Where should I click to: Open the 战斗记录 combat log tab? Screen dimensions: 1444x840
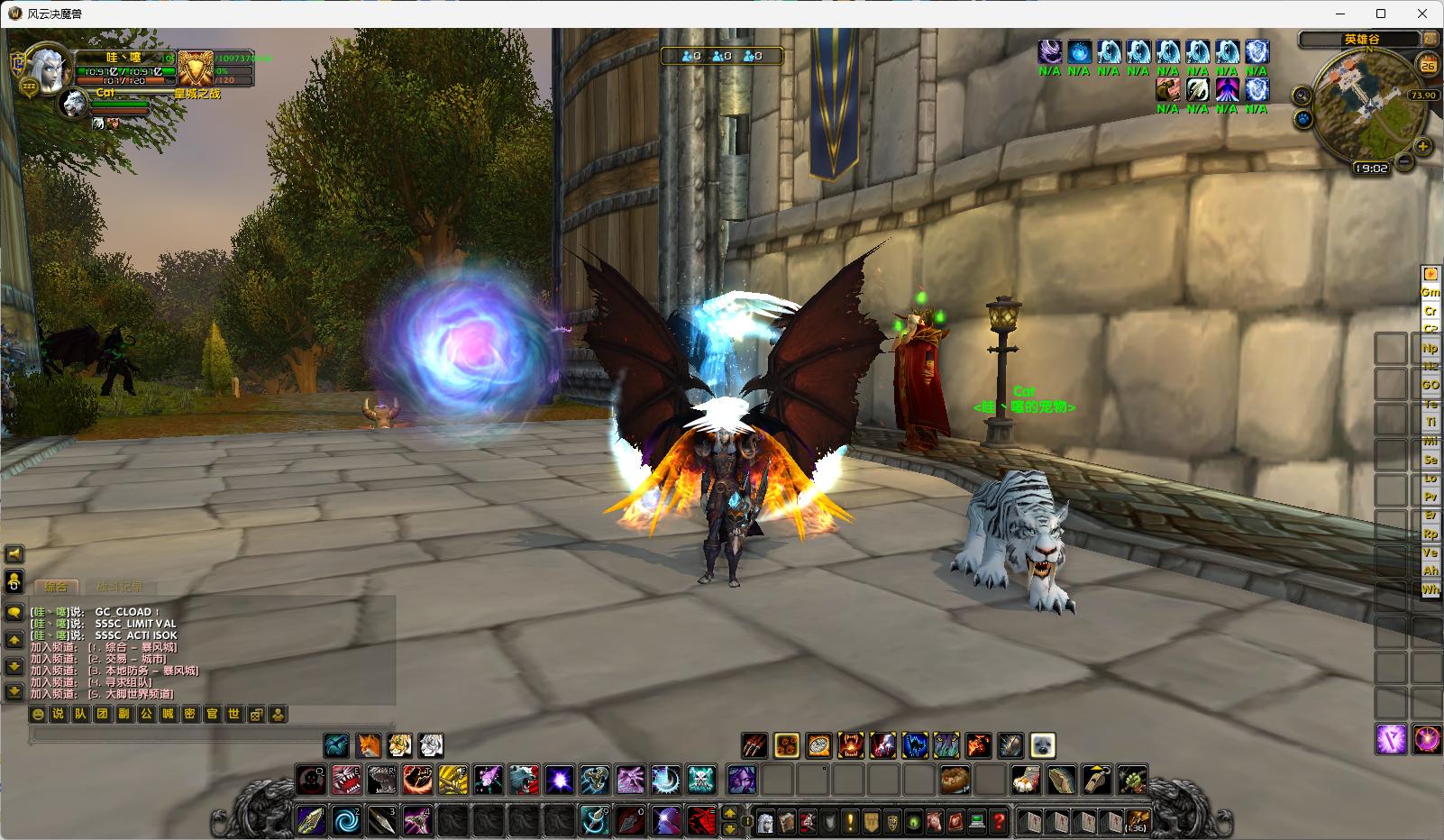(119, 587)
